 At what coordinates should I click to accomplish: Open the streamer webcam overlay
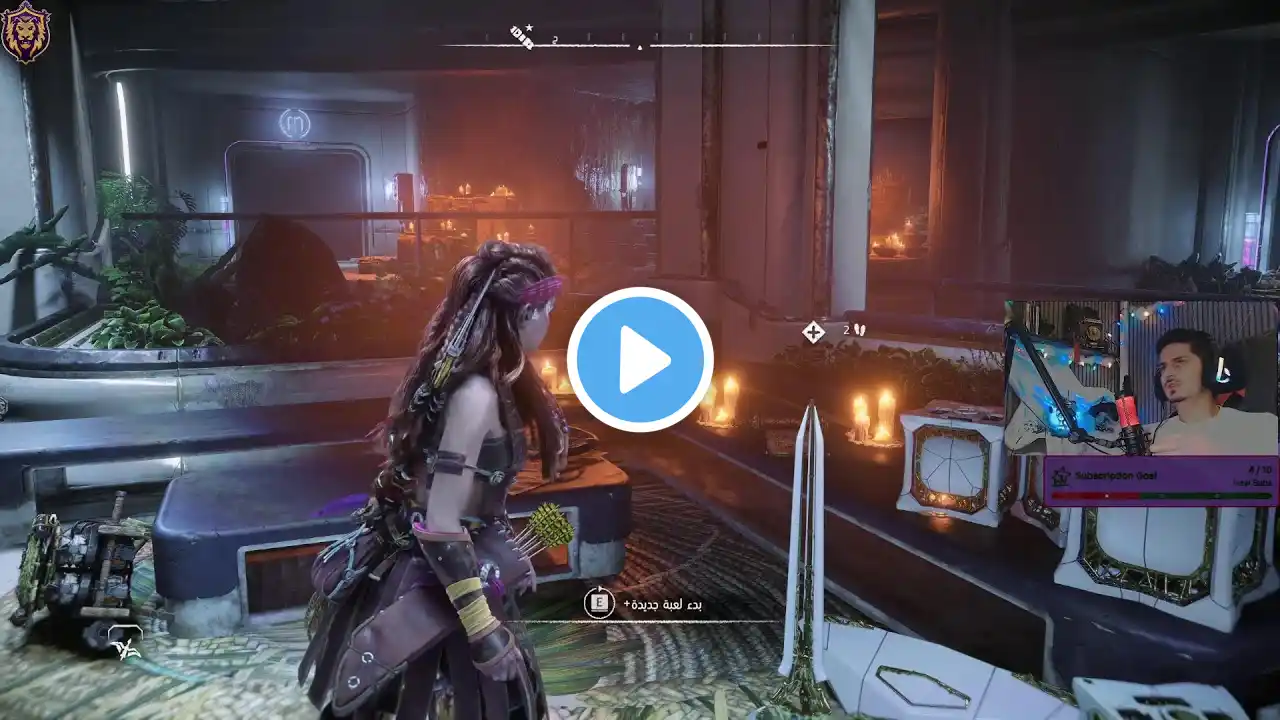click(1140, 380)
